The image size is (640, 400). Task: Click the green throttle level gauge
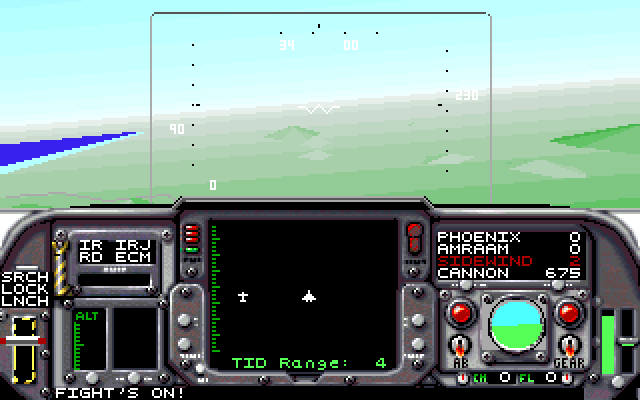[607, 343]
